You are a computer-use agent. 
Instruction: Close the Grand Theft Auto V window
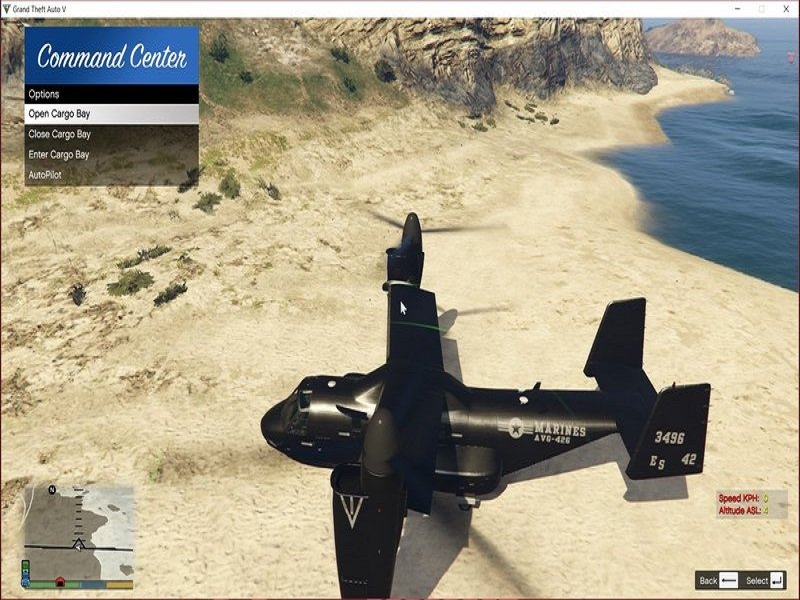pyautogui.click(x=785, y=8)
